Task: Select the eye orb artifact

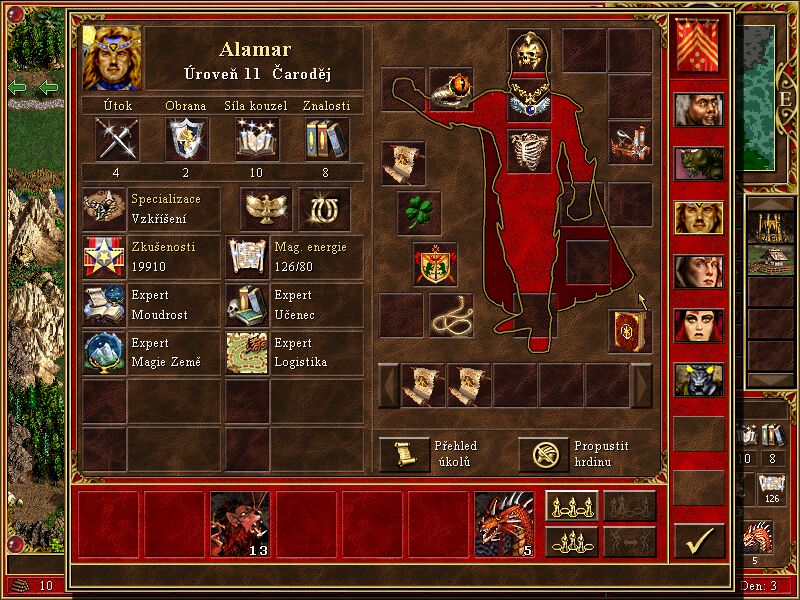Action: 451,89
